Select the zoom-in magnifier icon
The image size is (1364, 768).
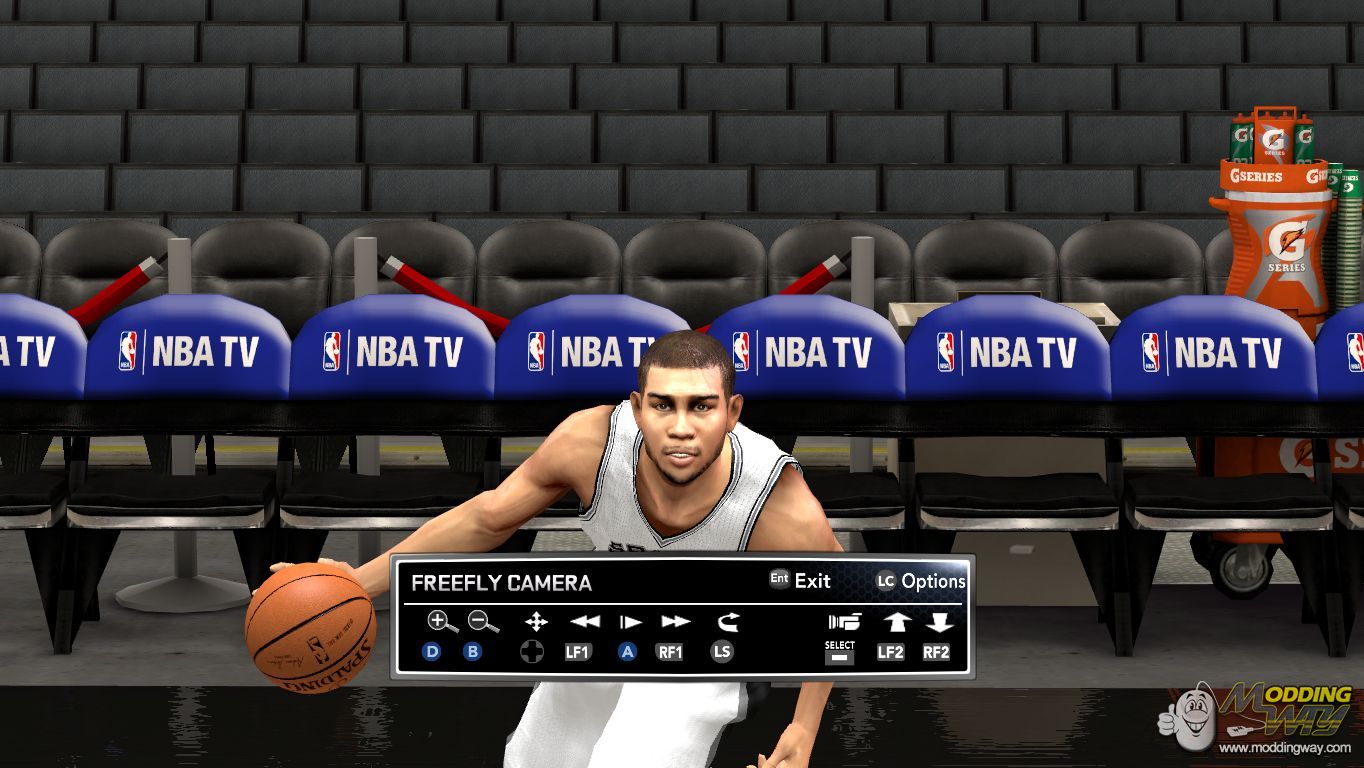point(441,622)
